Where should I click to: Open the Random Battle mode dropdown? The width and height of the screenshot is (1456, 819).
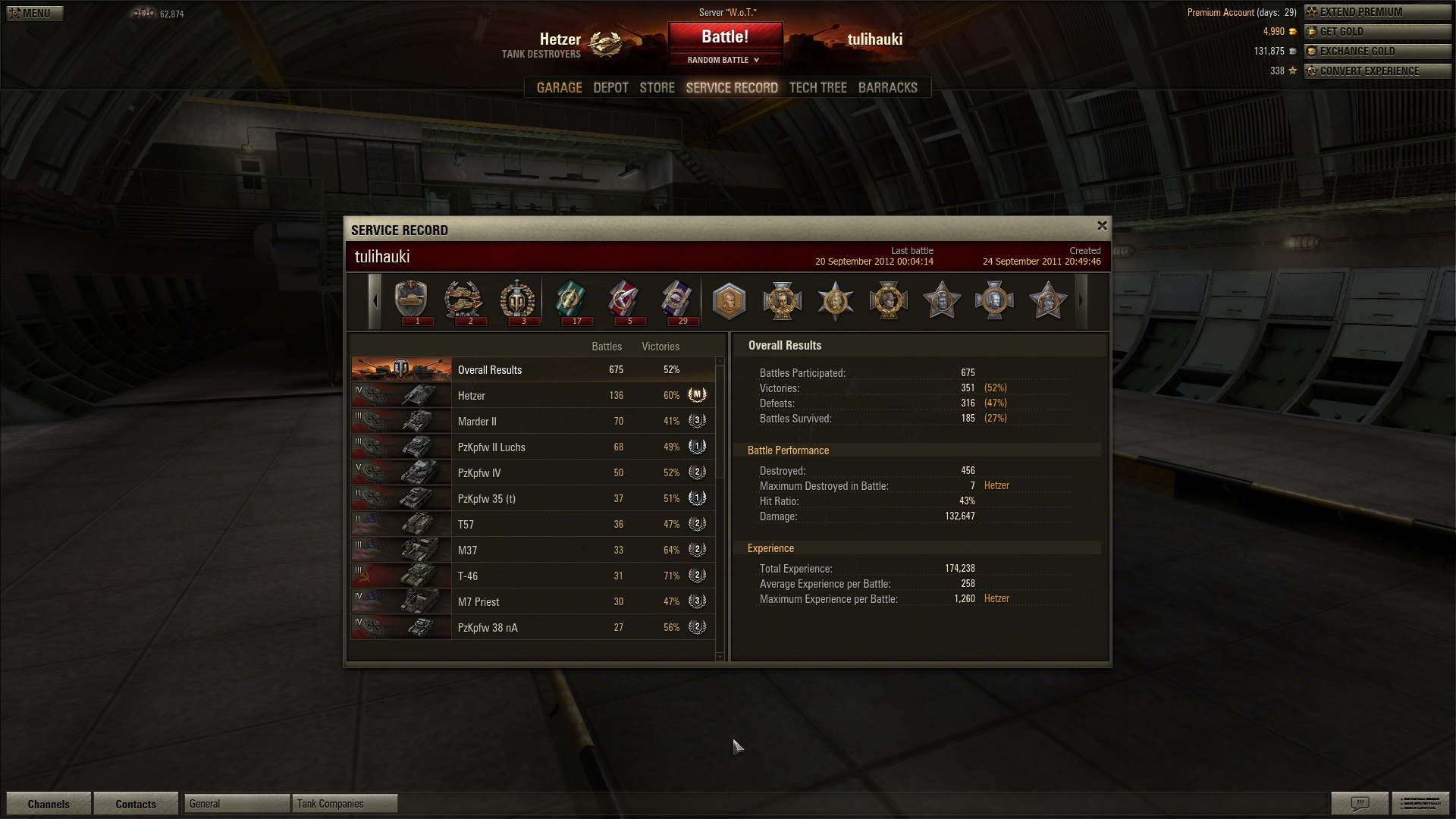724,60
